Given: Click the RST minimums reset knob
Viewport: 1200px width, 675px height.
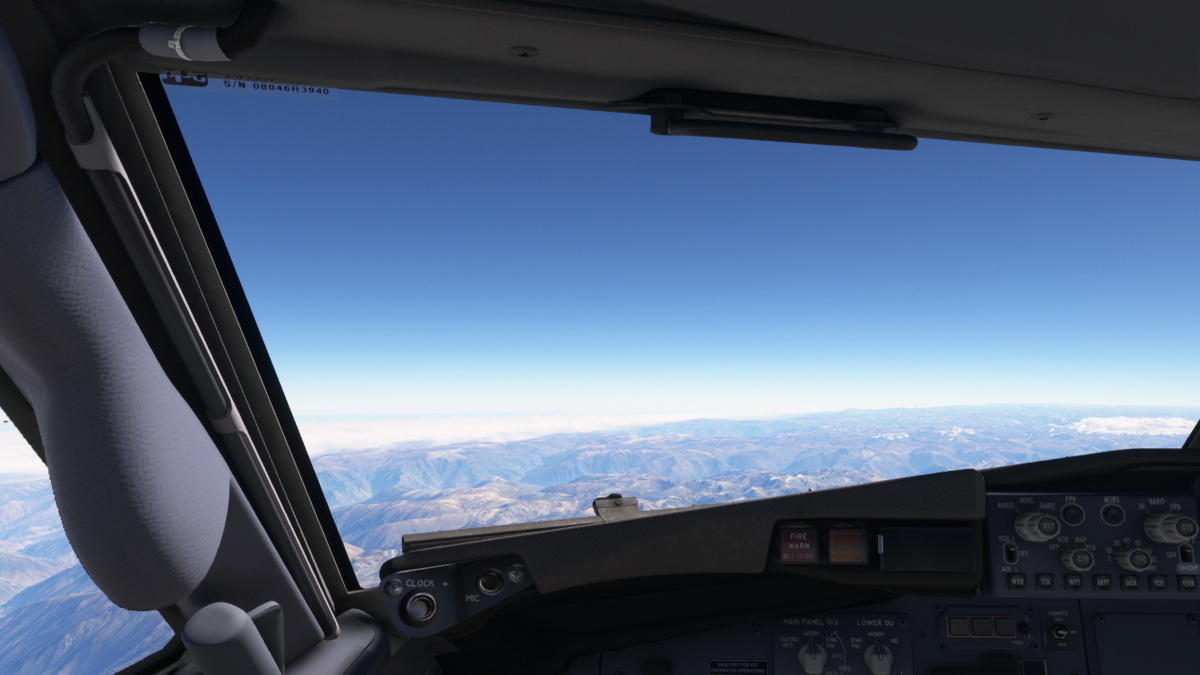Looking at the screenshot, I should click(1047, 526).
